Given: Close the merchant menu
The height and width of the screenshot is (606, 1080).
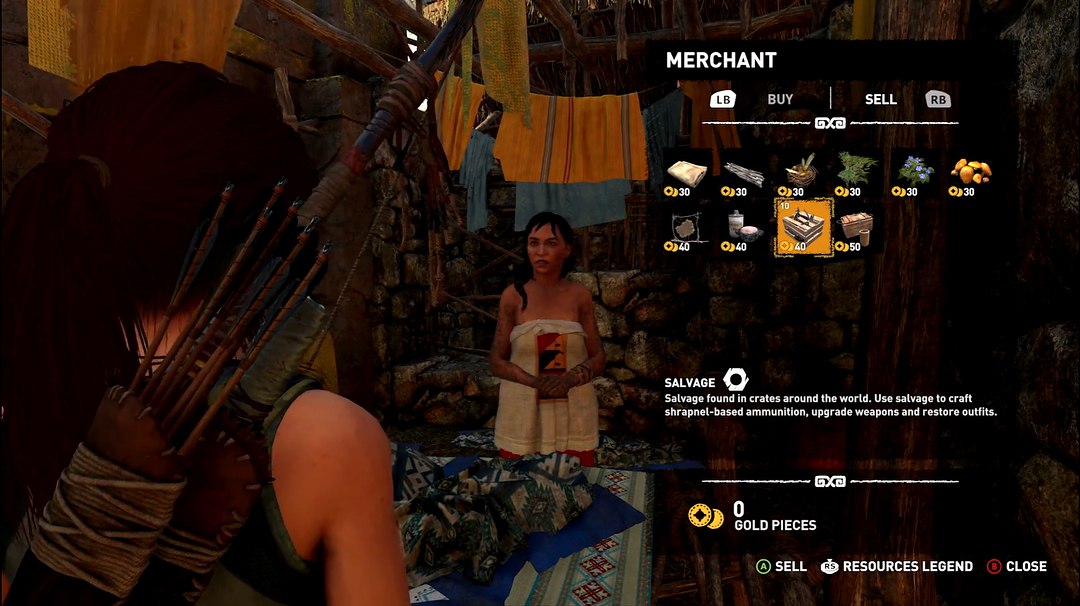Looking at the screenshot, I should click(1016, 566).
